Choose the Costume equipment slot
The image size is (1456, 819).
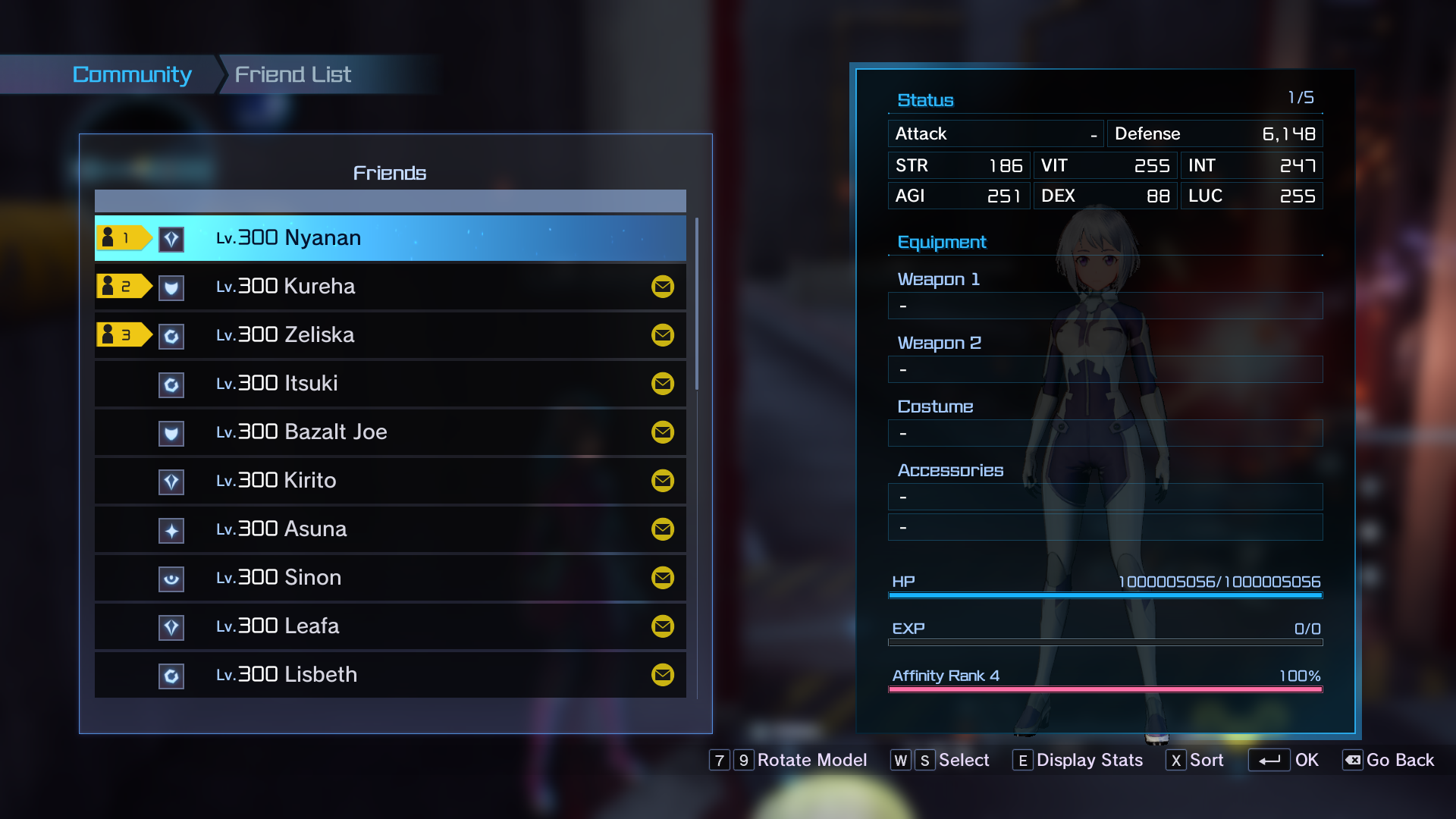[x=1105, y=433]
